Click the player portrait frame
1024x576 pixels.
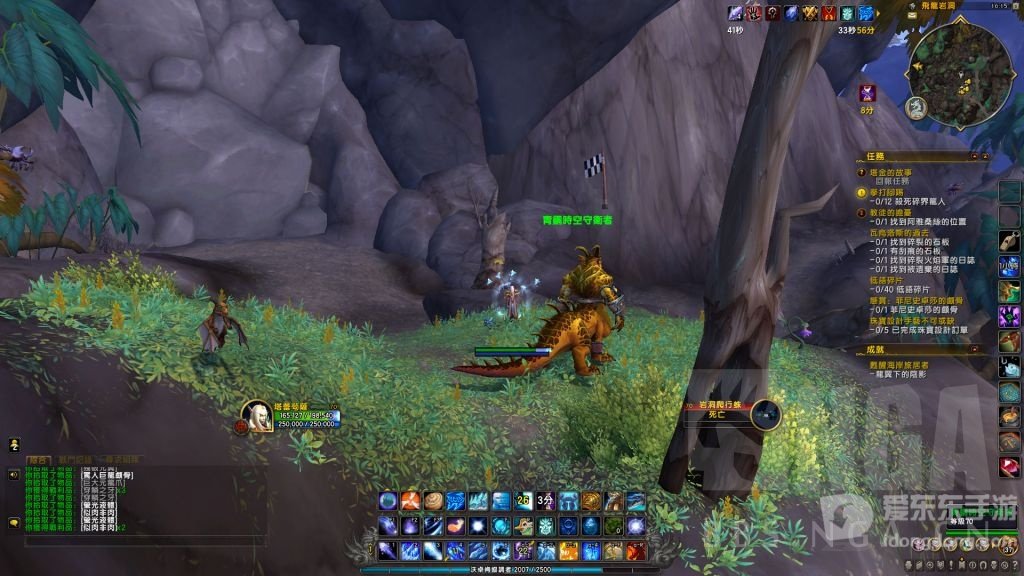click(256, 416)
